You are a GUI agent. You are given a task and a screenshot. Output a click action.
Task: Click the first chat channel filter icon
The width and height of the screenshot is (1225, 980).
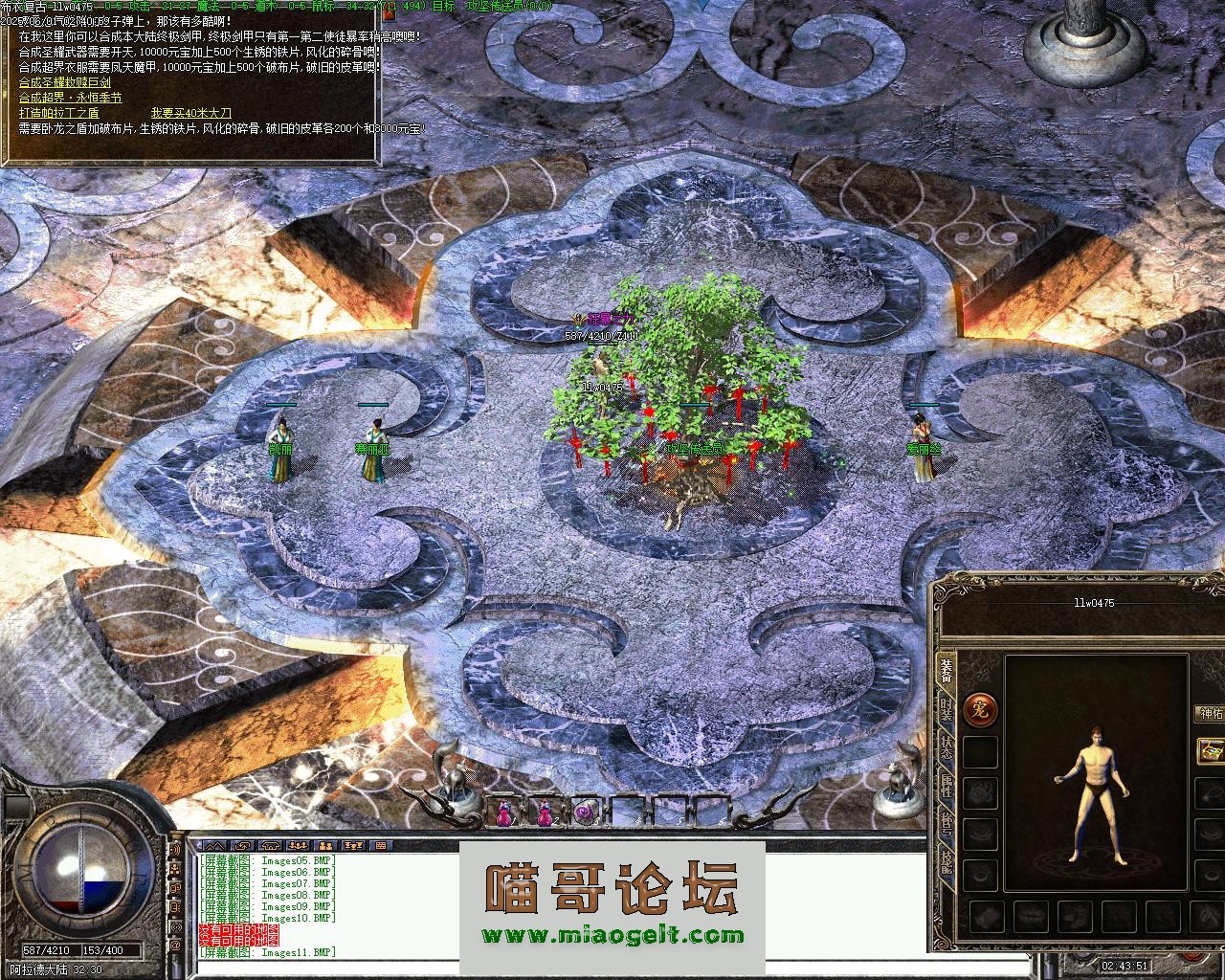tap(216, 846)
